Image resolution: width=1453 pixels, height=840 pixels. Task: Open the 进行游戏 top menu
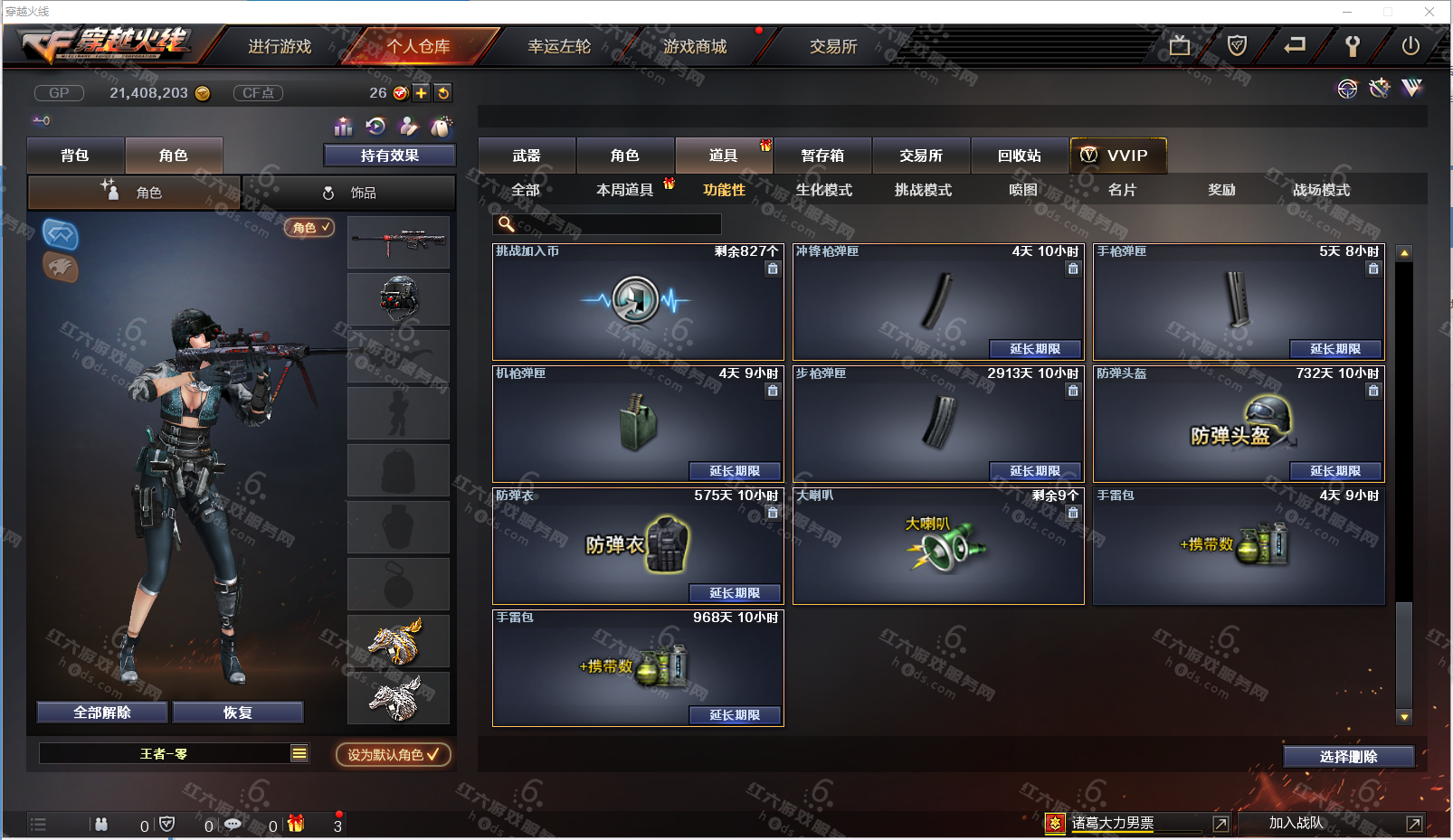pos(280,46)
